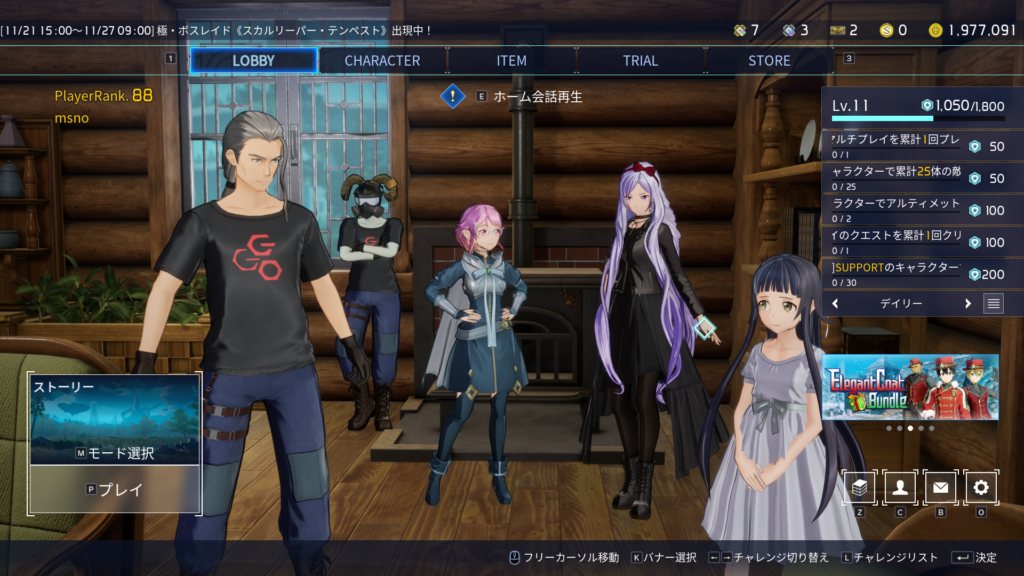Image resolution: width=1024 pixels, height=576 pixels.
Task: Open the Elegant Coat Bundle banner
Action: coord(910,386)
